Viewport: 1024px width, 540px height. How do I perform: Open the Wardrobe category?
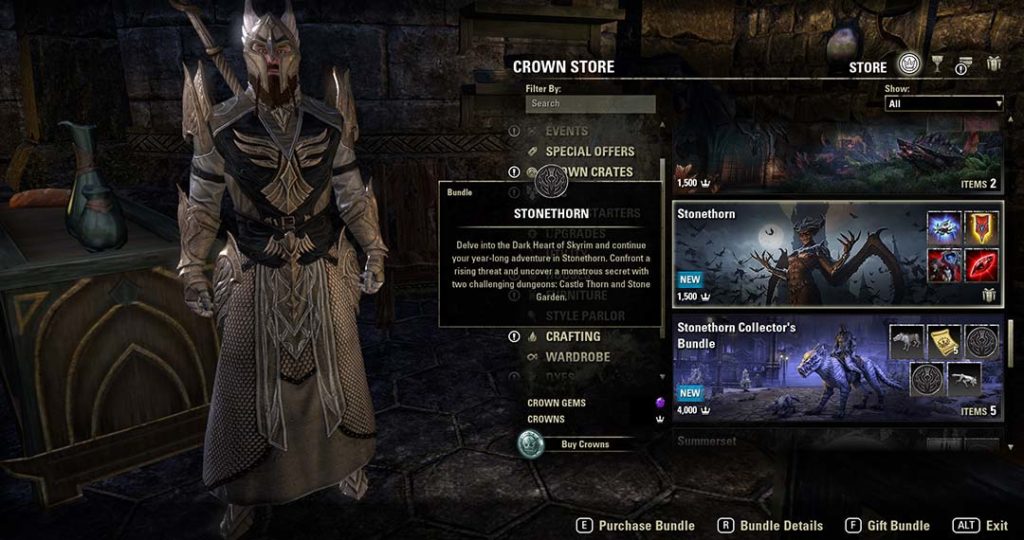tap(577, 357)
